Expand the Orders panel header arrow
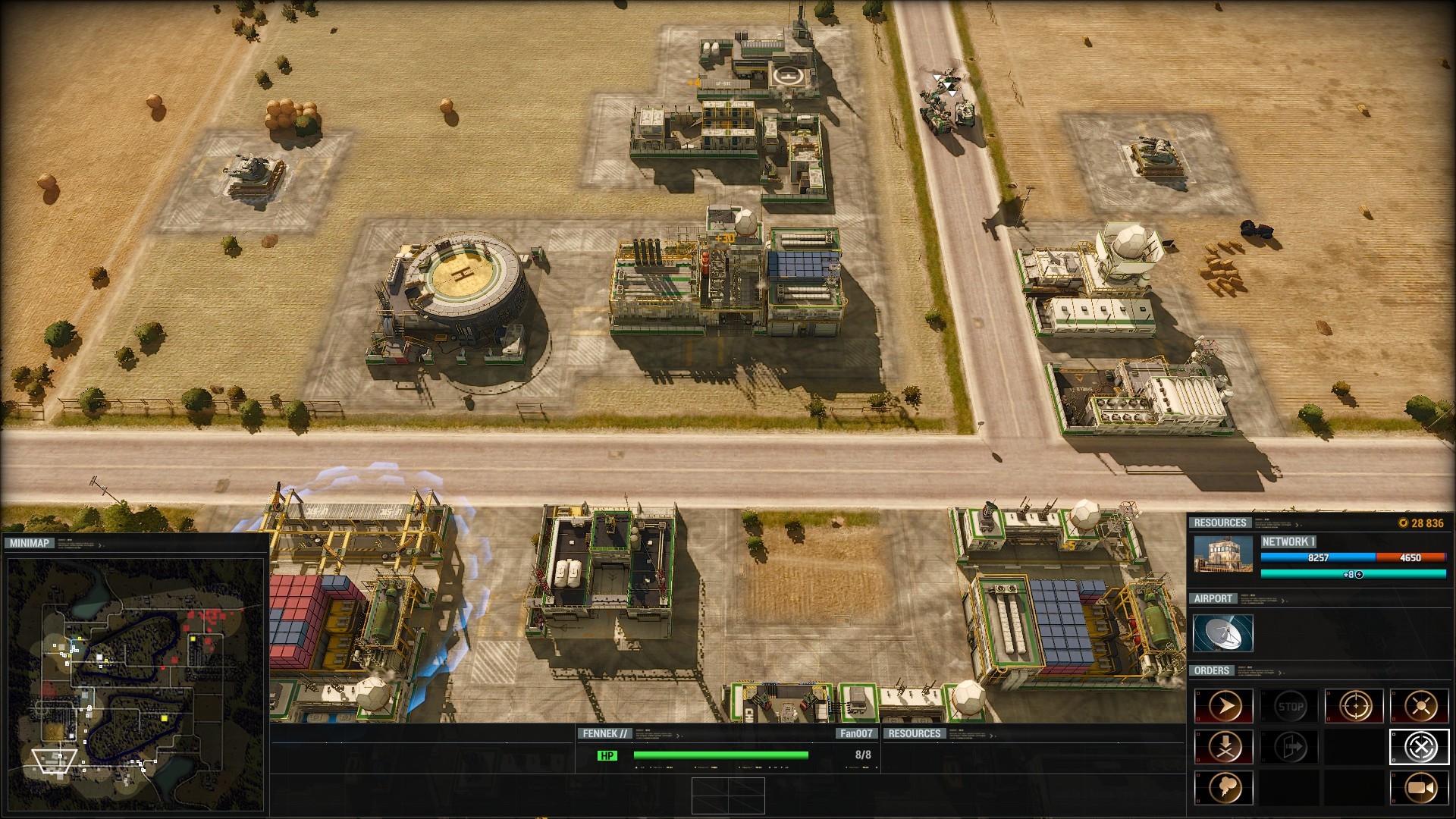 [1280, 673]
